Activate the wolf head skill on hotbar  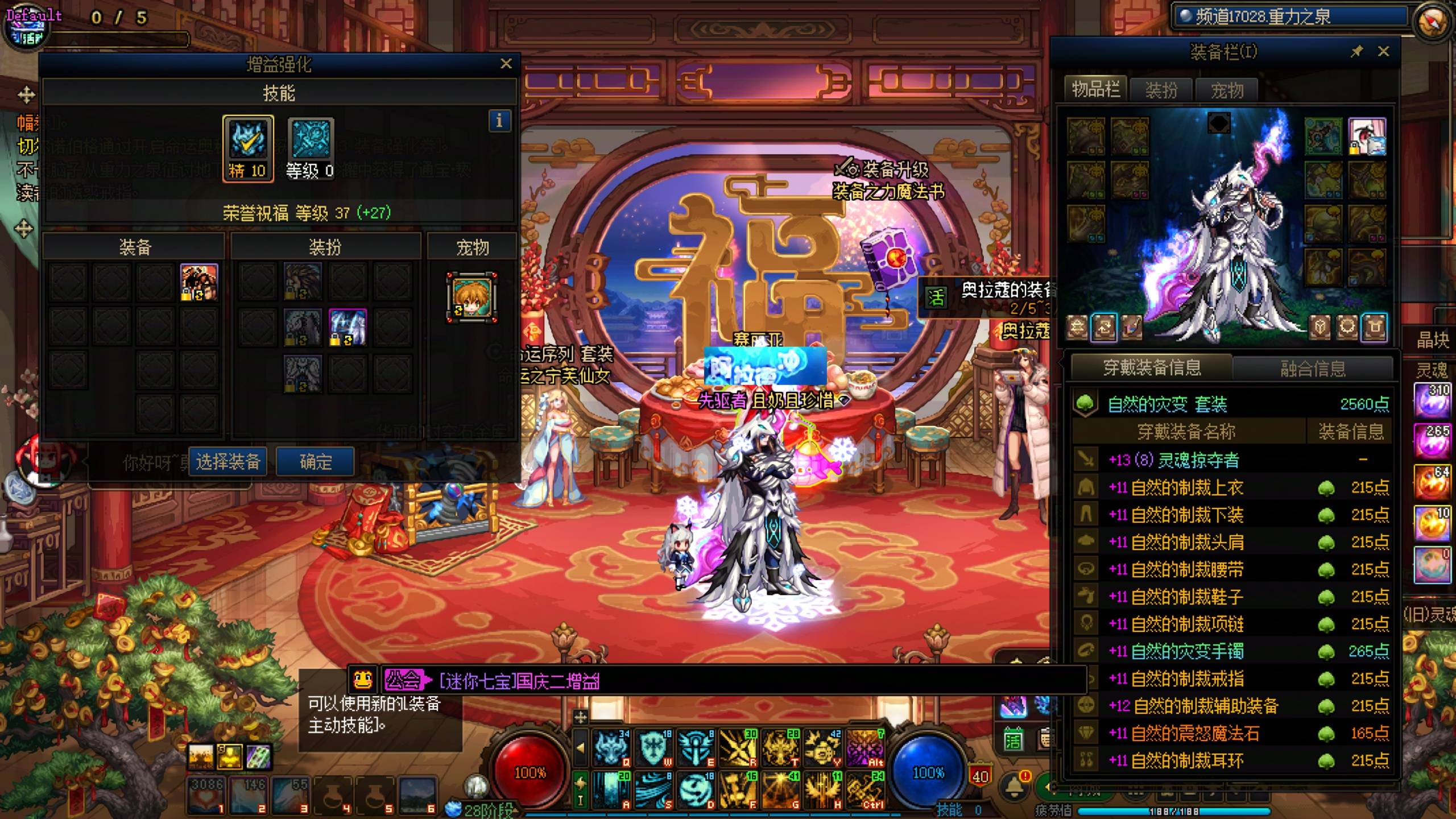611,747
